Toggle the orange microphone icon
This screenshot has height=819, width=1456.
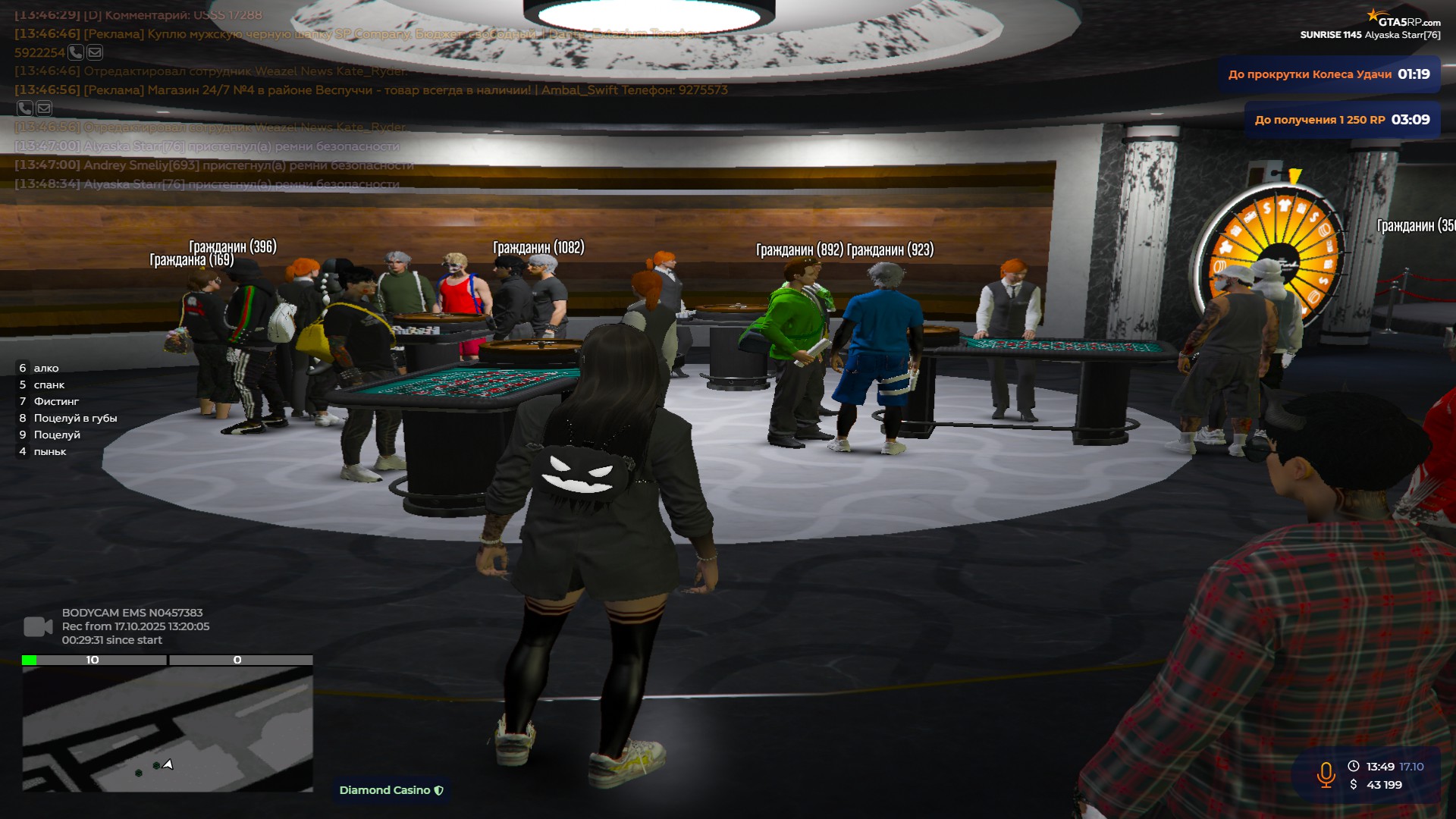(x=1326, y=775)
